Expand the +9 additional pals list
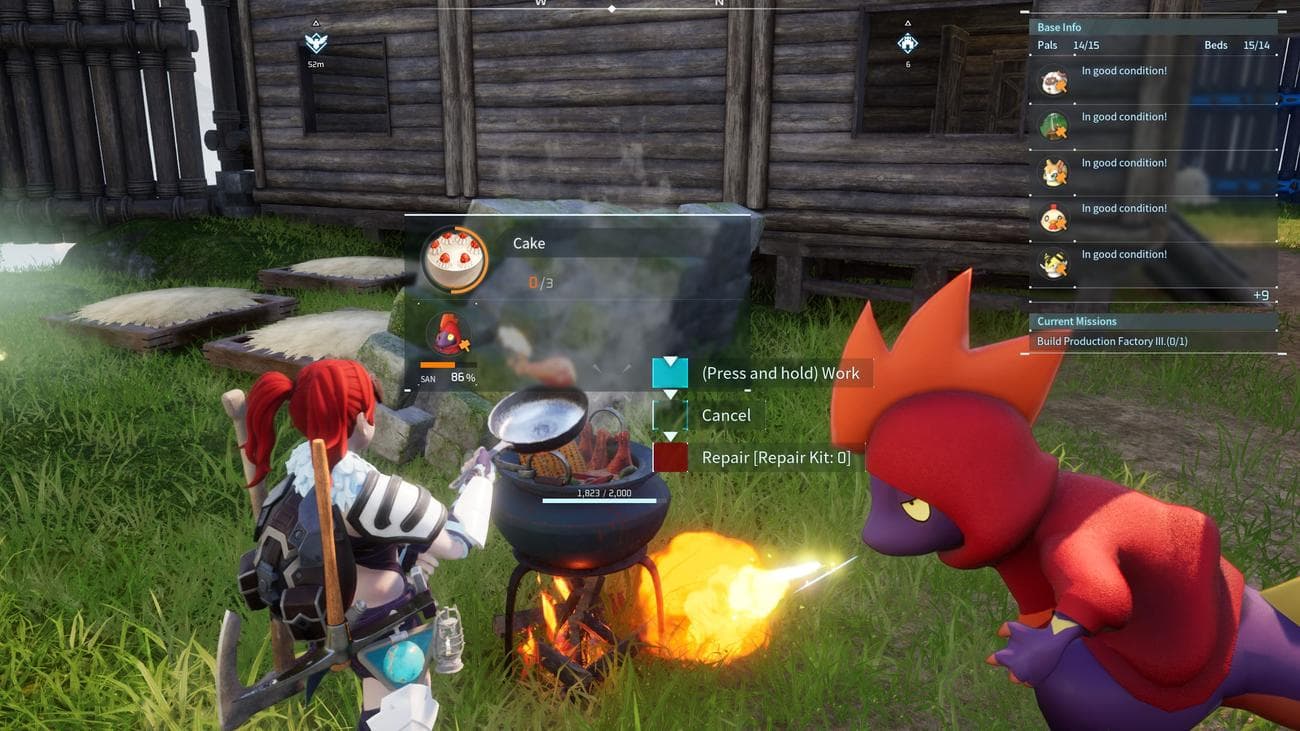The width and height of the screenshot is (1300, 731). [1260, 295]
